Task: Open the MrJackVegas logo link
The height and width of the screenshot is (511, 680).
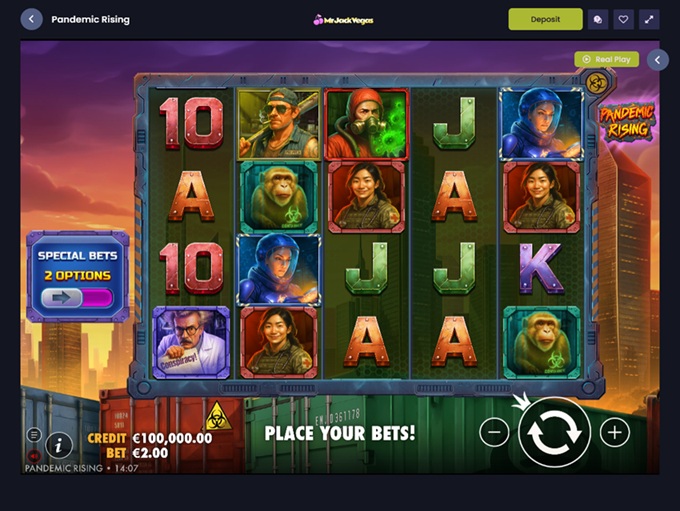Action: click(x=342, y=19)
